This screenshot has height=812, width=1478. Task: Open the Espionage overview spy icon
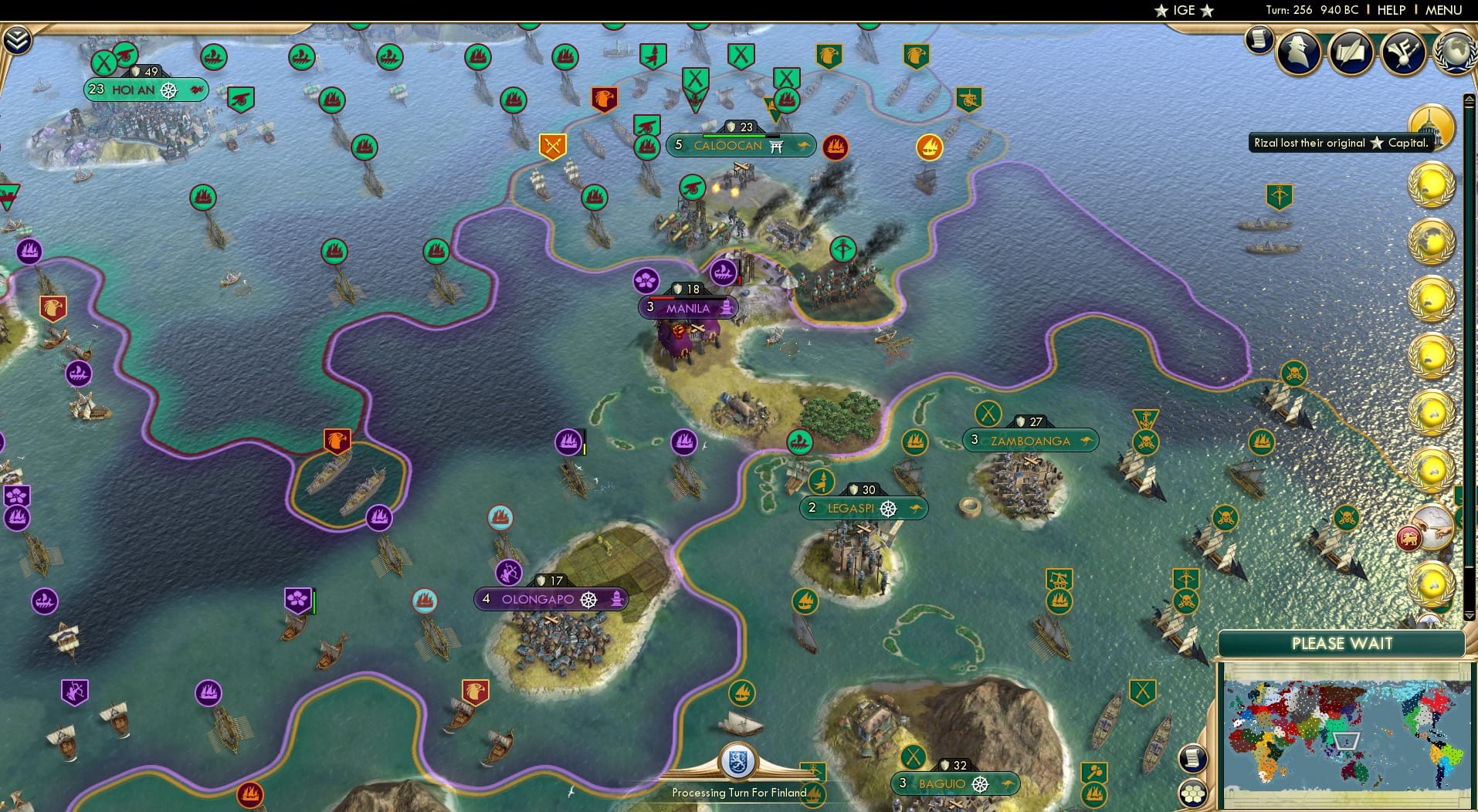pyautogui.click(x=1297, y=52)
